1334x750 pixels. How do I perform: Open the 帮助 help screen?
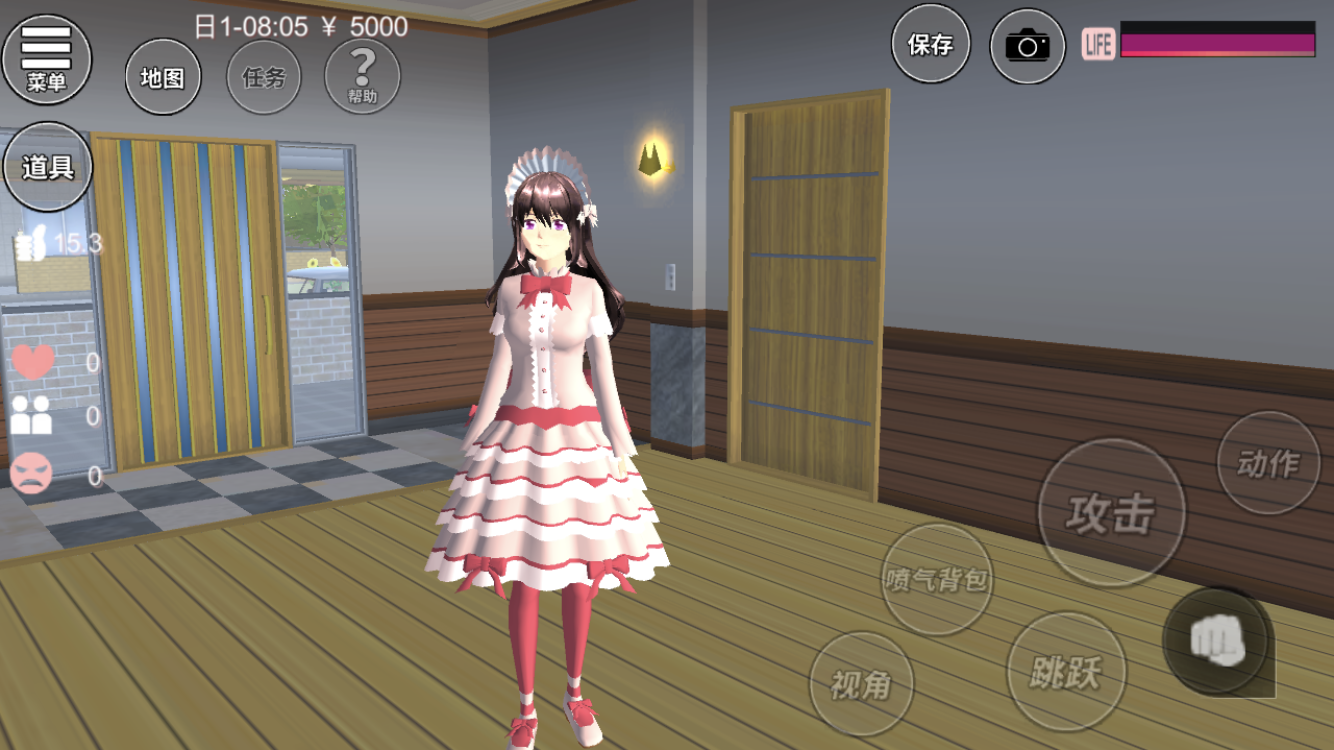click(362, 77)
